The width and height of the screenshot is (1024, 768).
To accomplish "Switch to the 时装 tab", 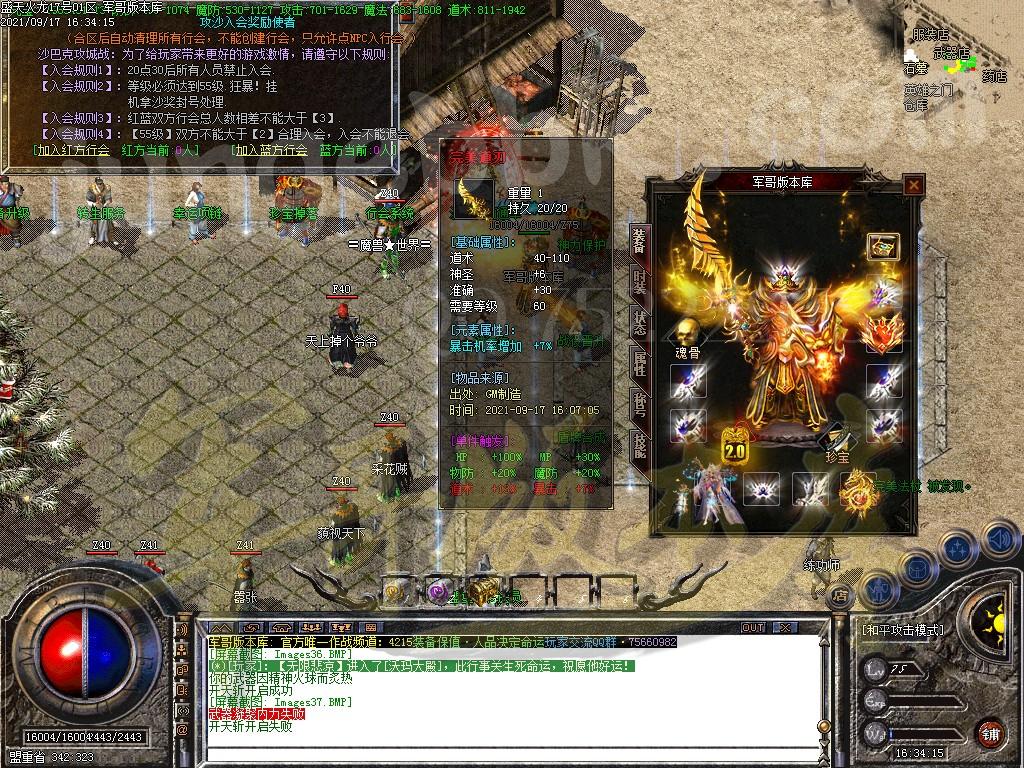I will (x=639, y=280).
